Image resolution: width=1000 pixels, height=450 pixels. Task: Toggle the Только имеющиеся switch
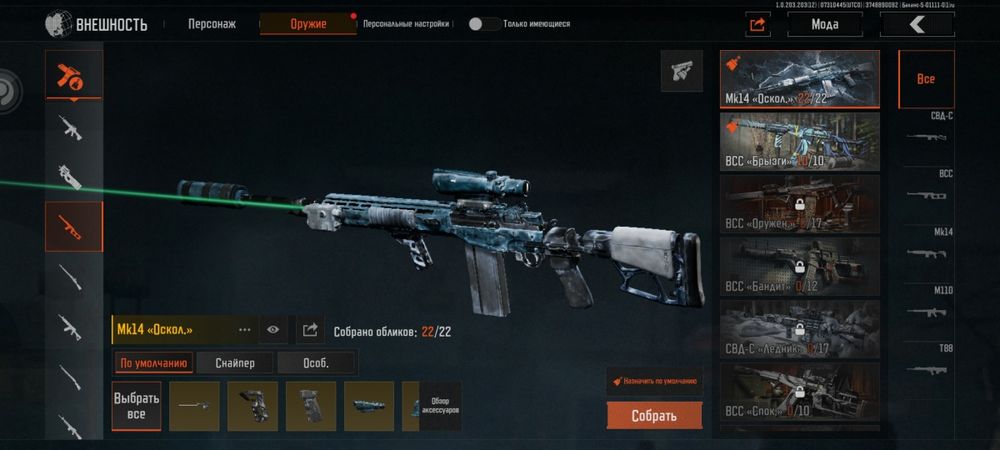pyautogui.click(x=485, y=23)
